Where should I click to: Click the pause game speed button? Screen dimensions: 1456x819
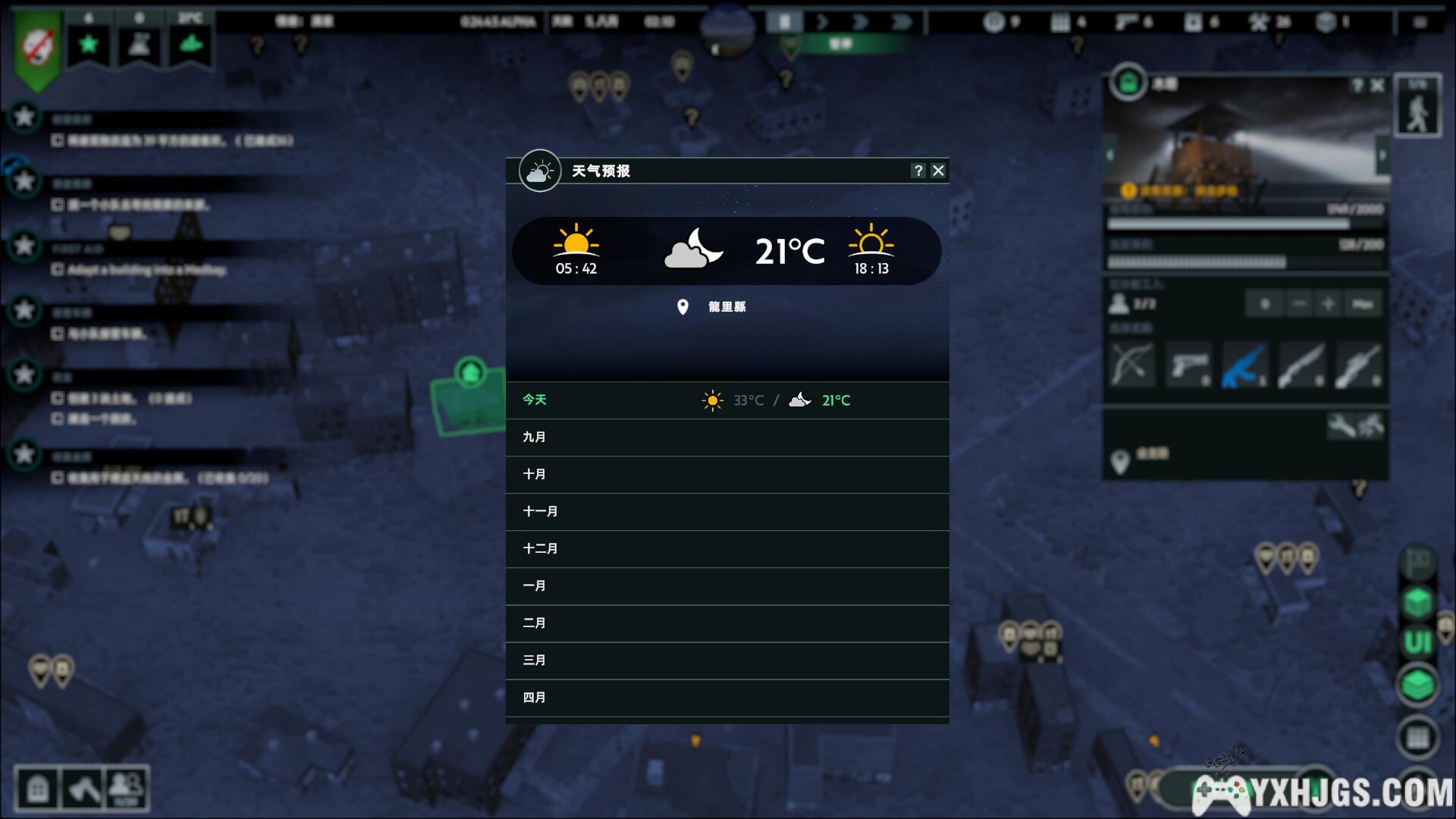point(784,22)
